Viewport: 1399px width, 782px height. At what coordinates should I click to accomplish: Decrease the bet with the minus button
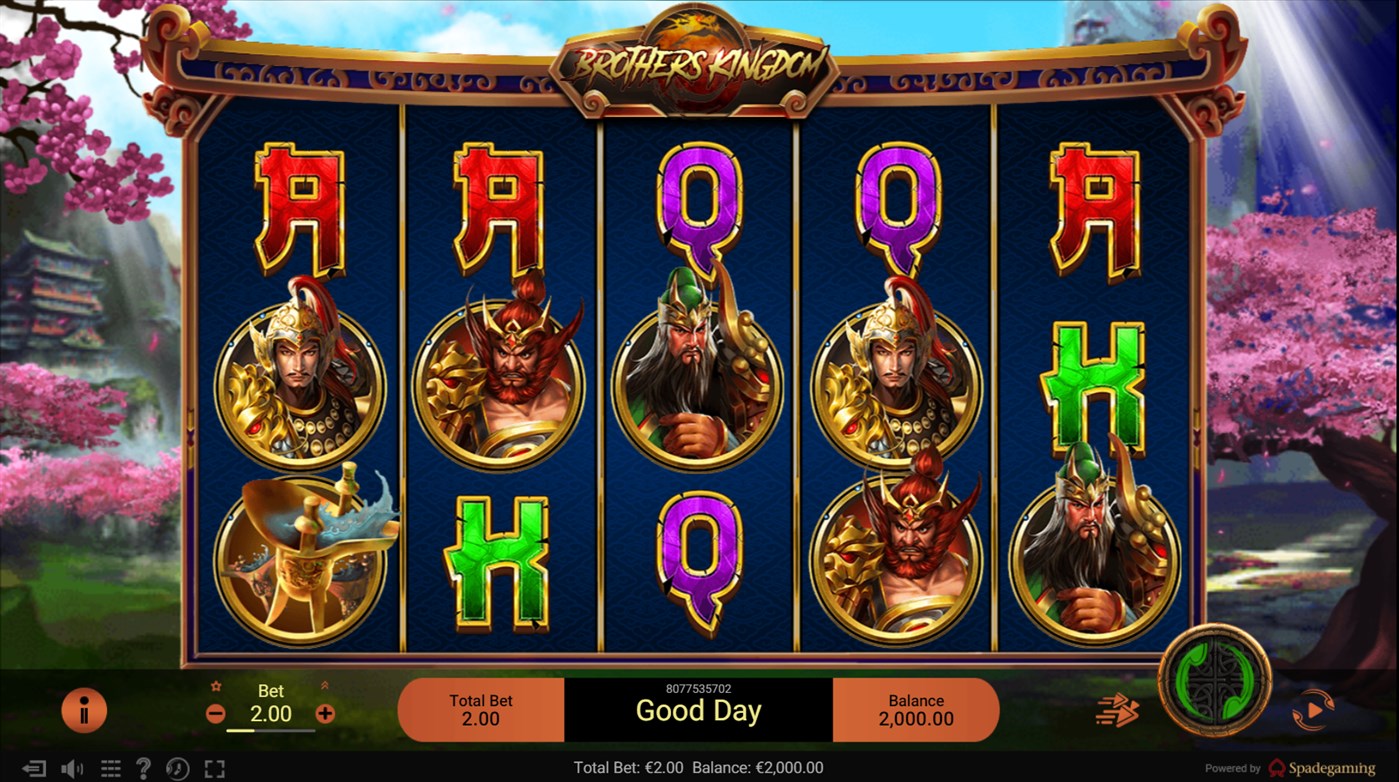click(216, 713)
